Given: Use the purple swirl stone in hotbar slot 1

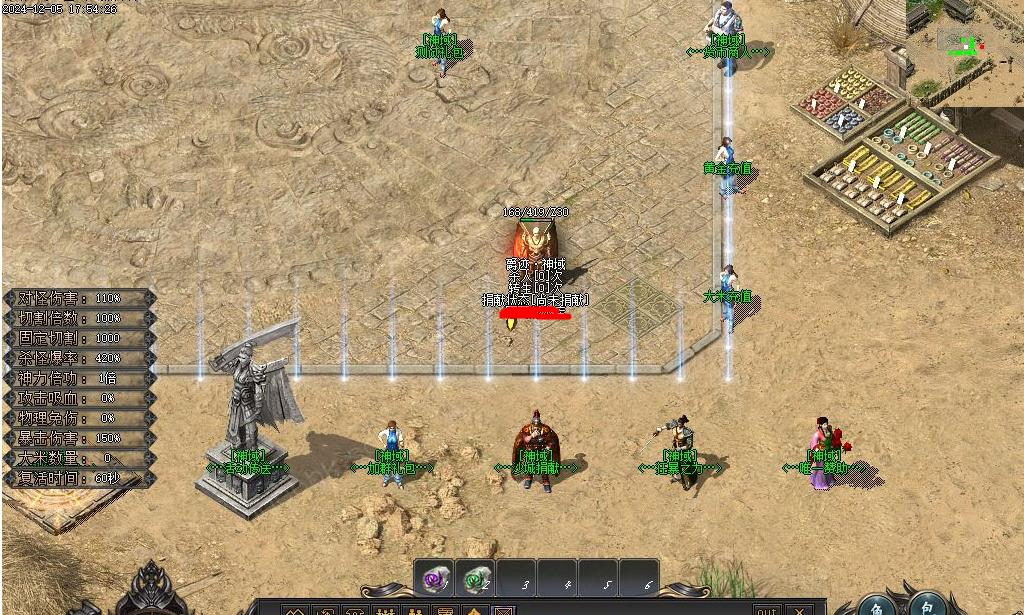Looking at the screenshot, I should pyautogui.click(x=435, y=579).
